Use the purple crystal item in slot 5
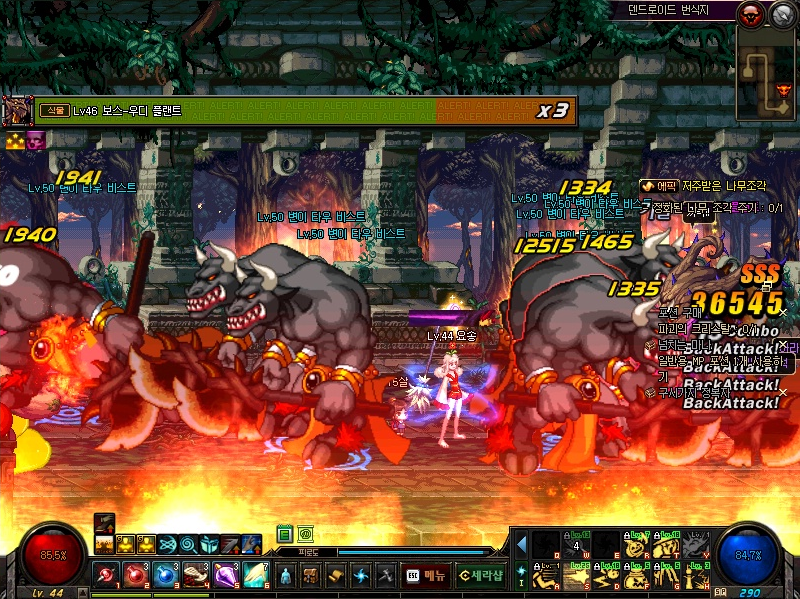This screenshot has height=599, width=800. pos(225,575)
